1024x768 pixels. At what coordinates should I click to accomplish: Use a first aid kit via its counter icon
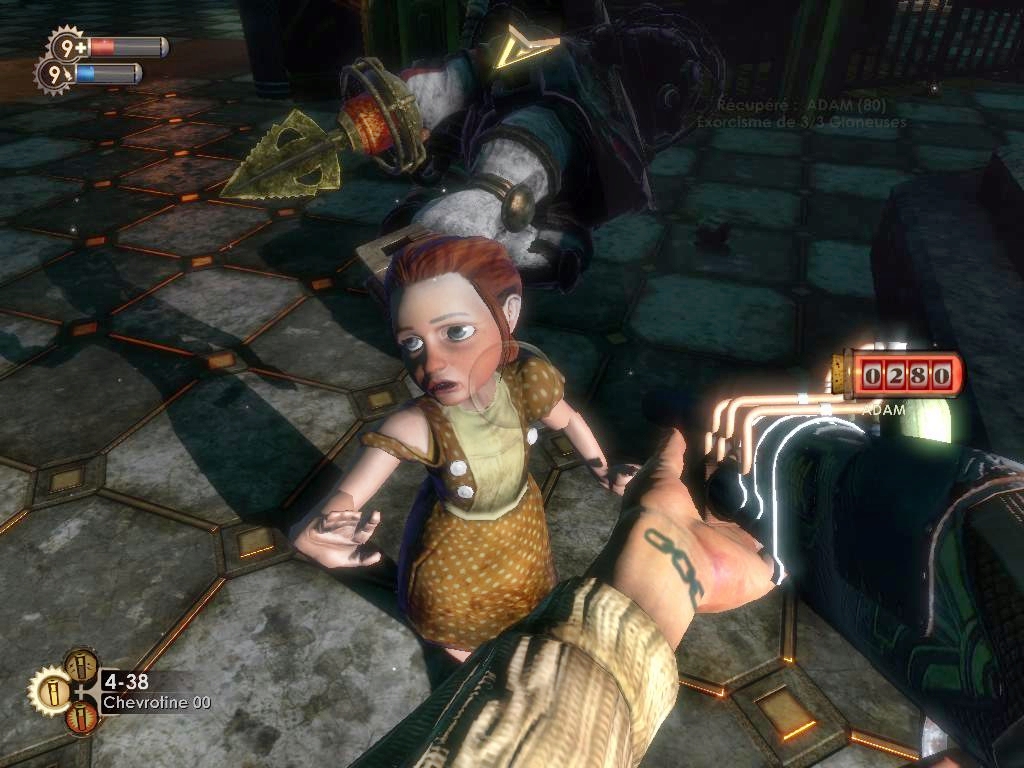coord(67,46)
